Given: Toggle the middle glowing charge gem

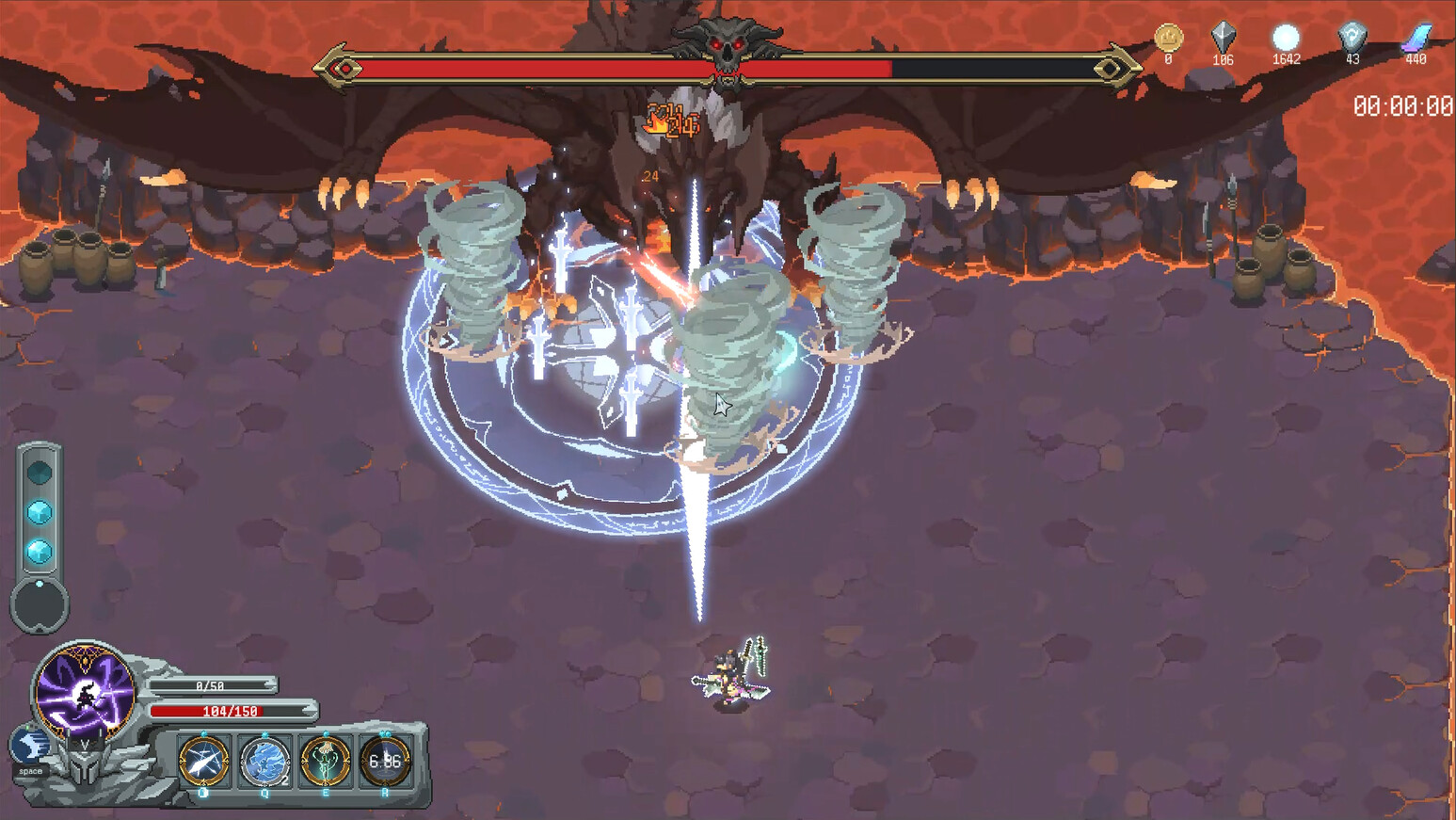Looking at the screenshot, I should pyautogui.click(x=40, y=512).
